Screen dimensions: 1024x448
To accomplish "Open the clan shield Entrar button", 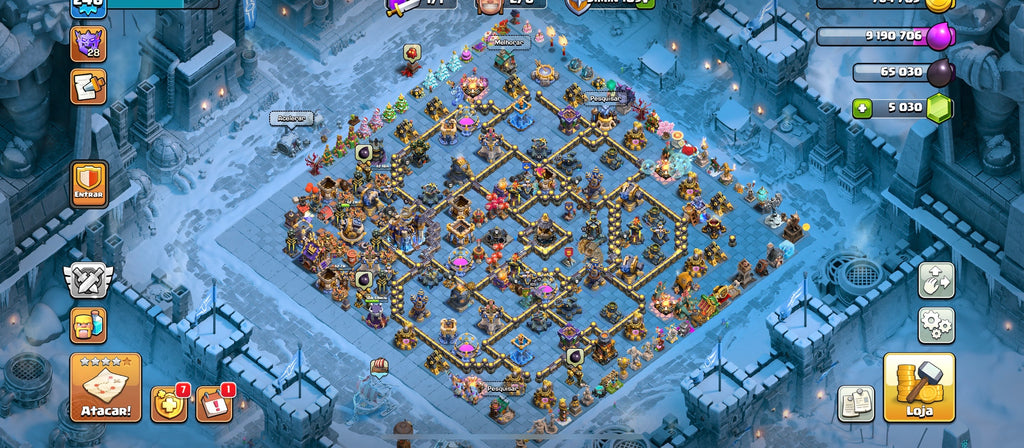I will (x=89, y=185).
